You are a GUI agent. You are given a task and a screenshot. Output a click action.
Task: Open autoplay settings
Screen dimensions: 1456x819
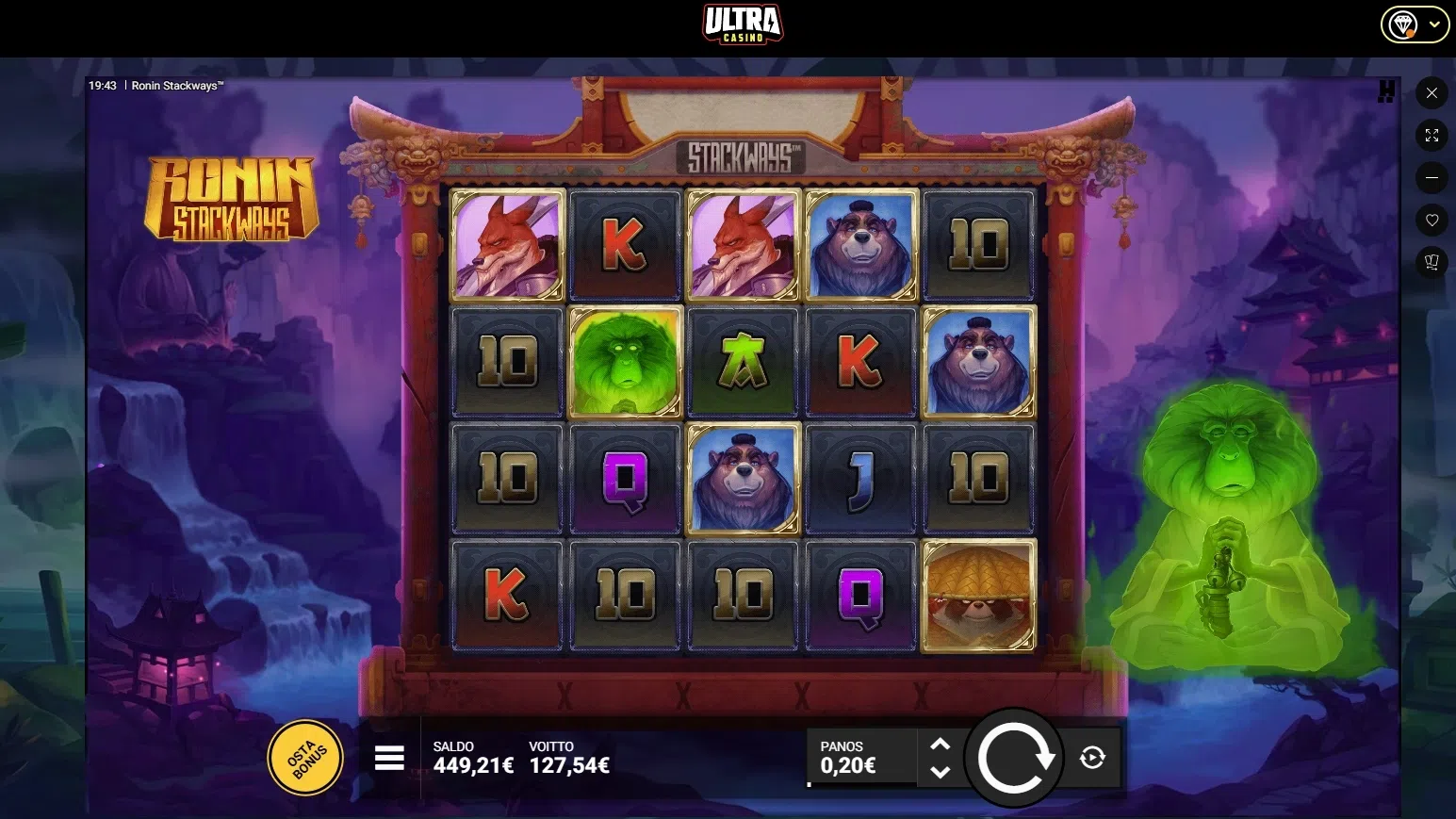click(x=1090, y=757)
